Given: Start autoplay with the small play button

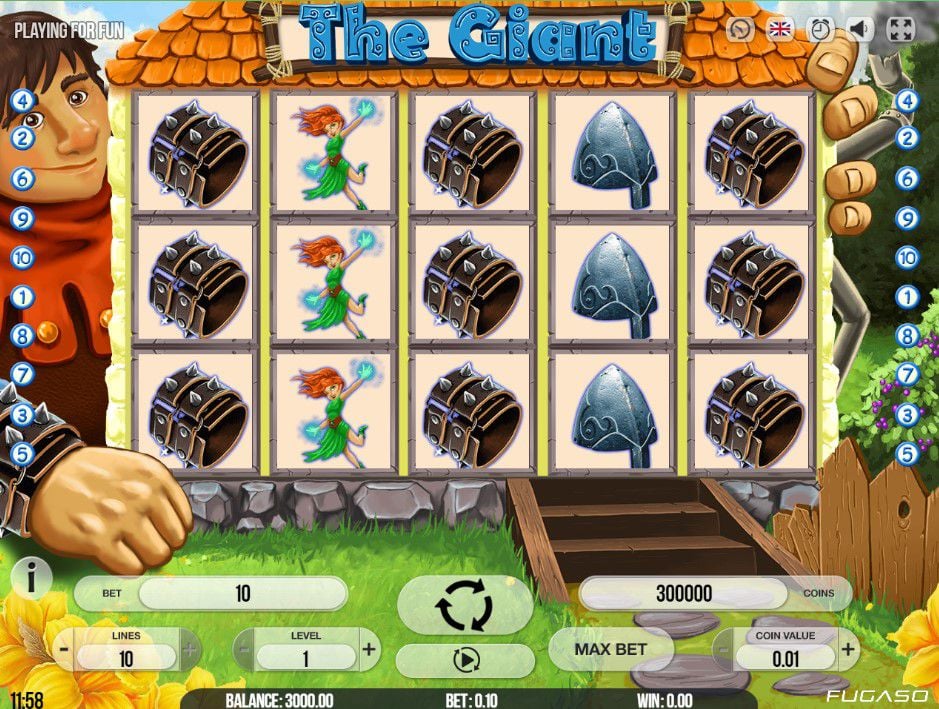Looking at the screenshot, I should [465, 660].
